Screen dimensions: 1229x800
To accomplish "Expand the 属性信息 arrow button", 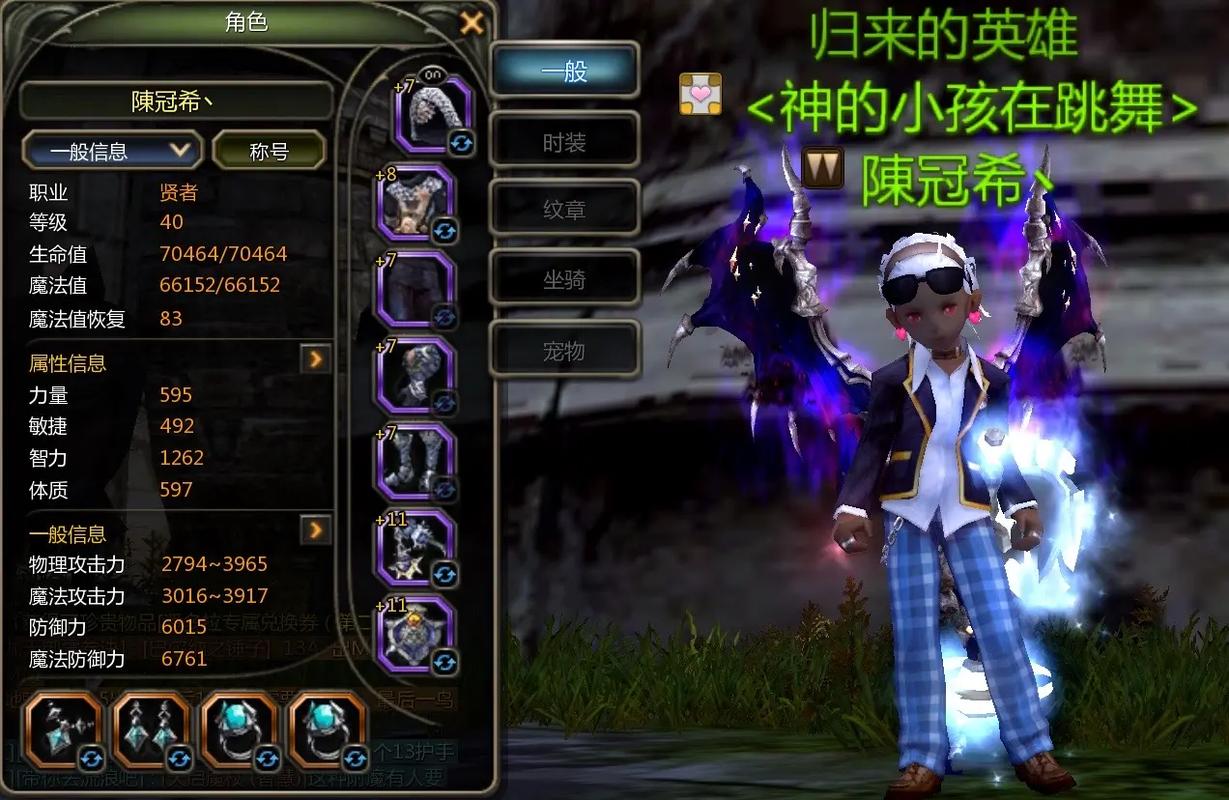I will [x=316, y=358].
